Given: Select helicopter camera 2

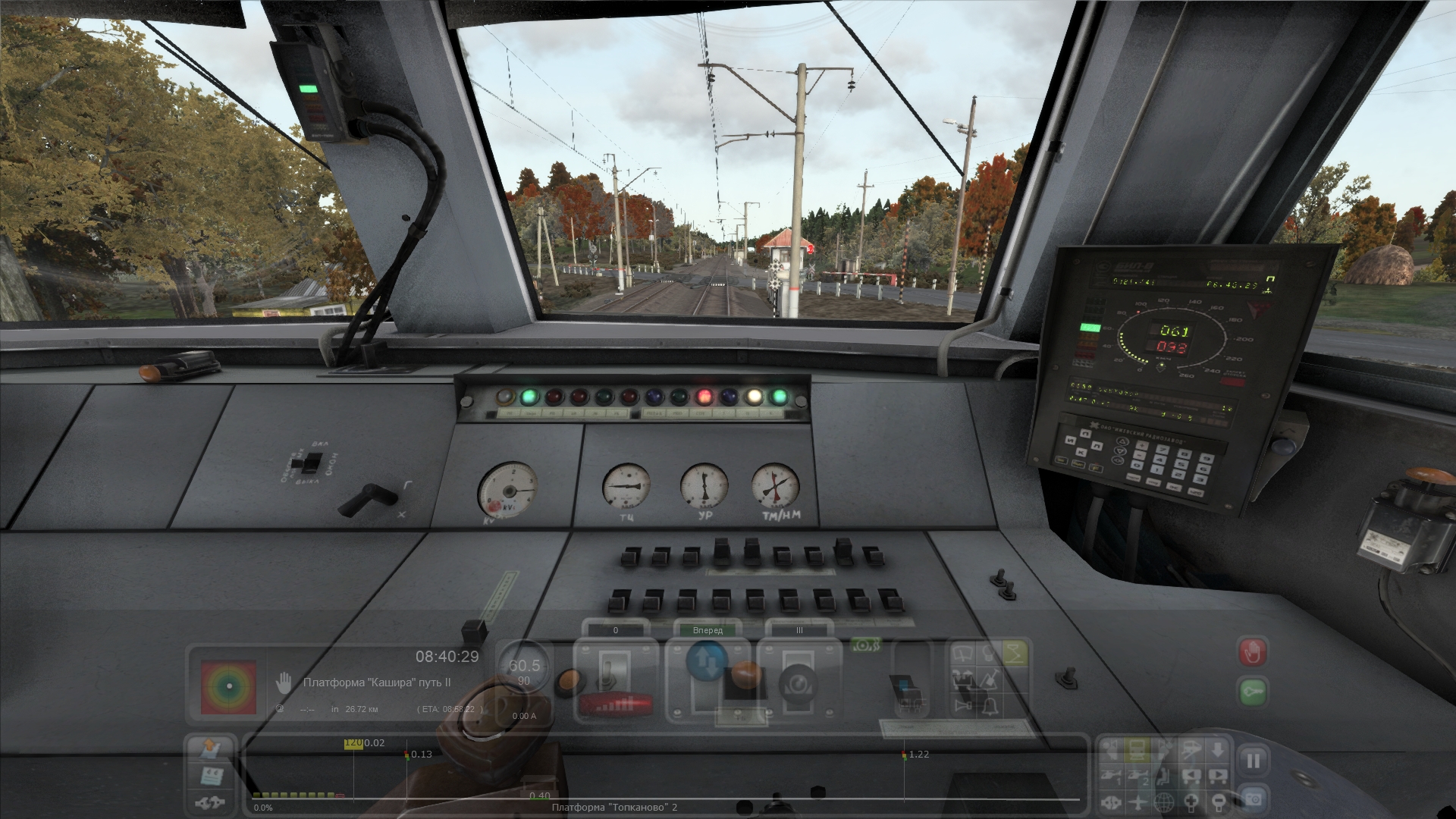Looking at the screenshot, I should (1137, 777).
